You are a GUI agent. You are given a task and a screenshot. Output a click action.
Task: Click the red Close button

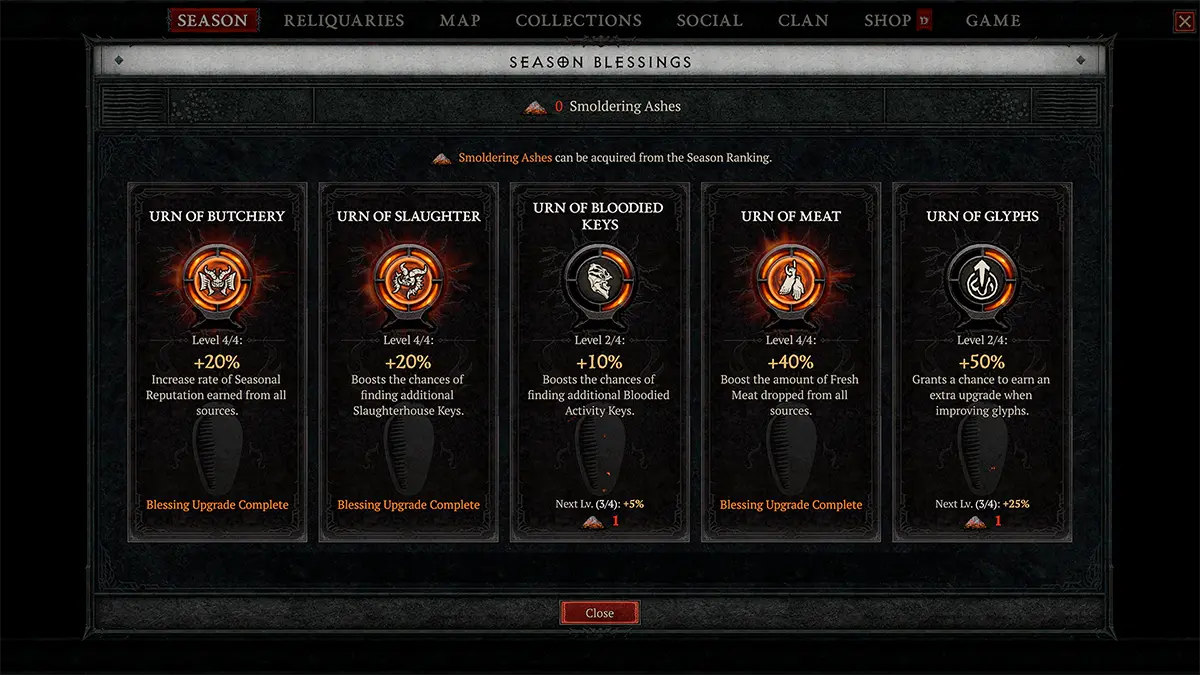tap(600, 613)
